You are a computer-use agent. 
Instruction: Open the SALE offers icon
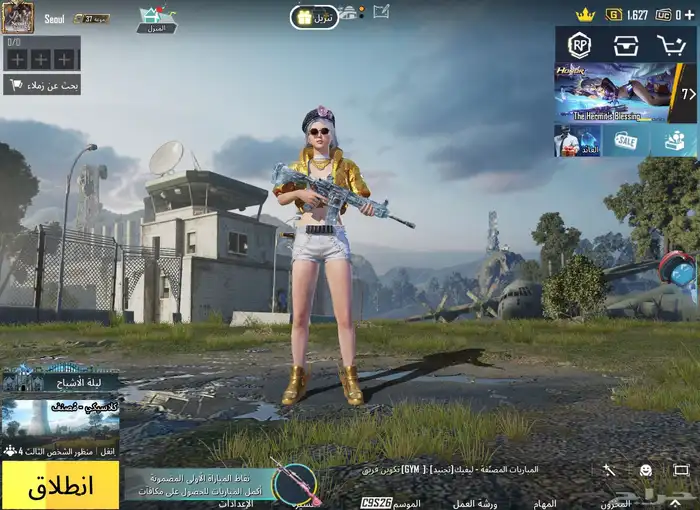[x=626, y=141]
